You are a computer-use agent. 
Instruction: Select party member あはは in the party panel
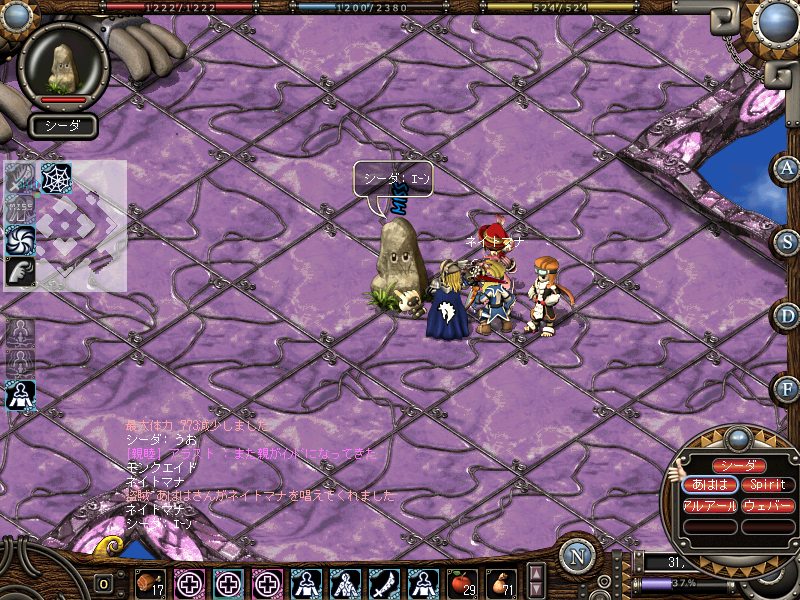coord(709,485)
